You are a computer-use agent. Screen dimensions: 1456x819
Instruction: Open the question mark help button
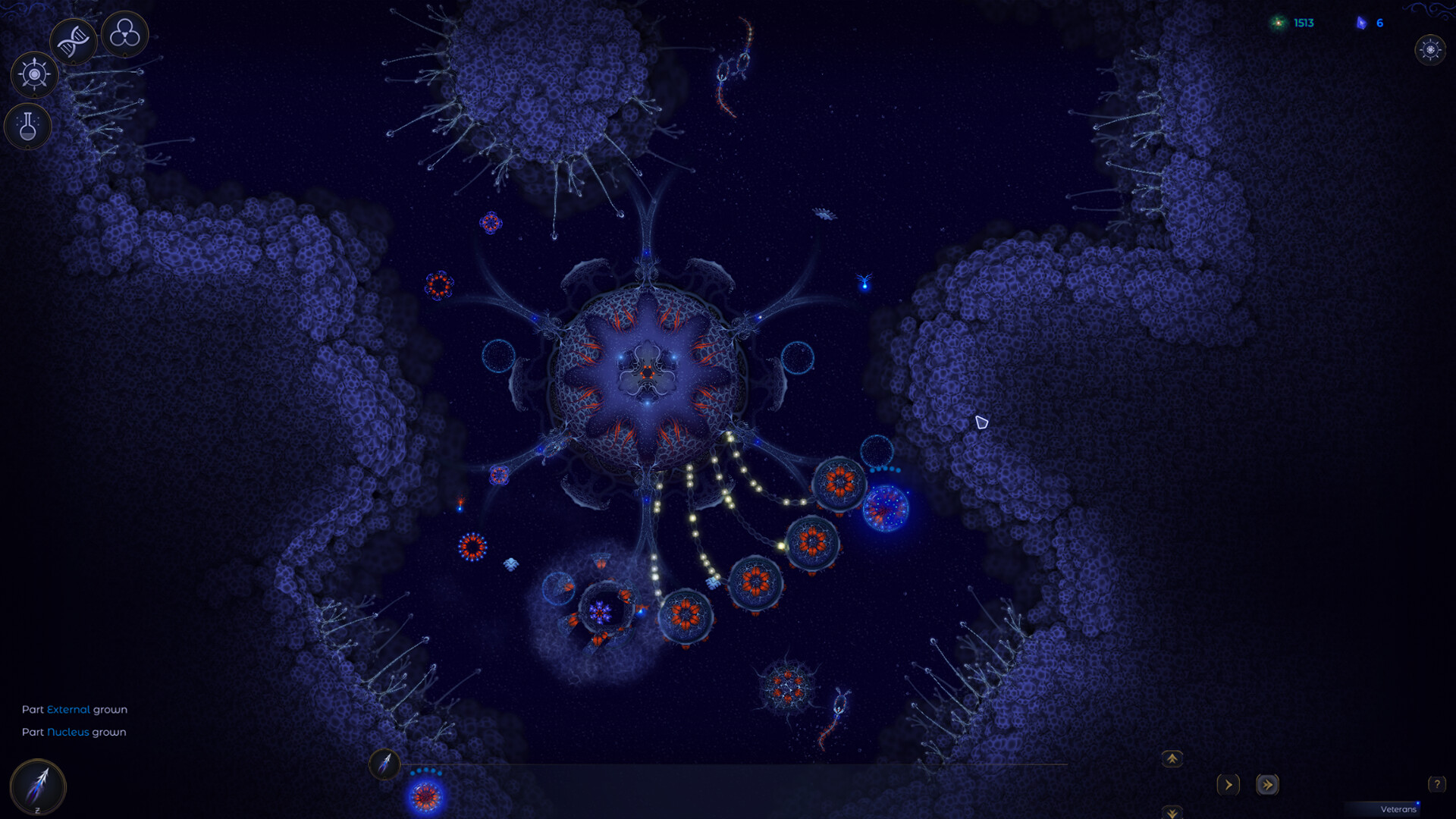click(1436, 785)
